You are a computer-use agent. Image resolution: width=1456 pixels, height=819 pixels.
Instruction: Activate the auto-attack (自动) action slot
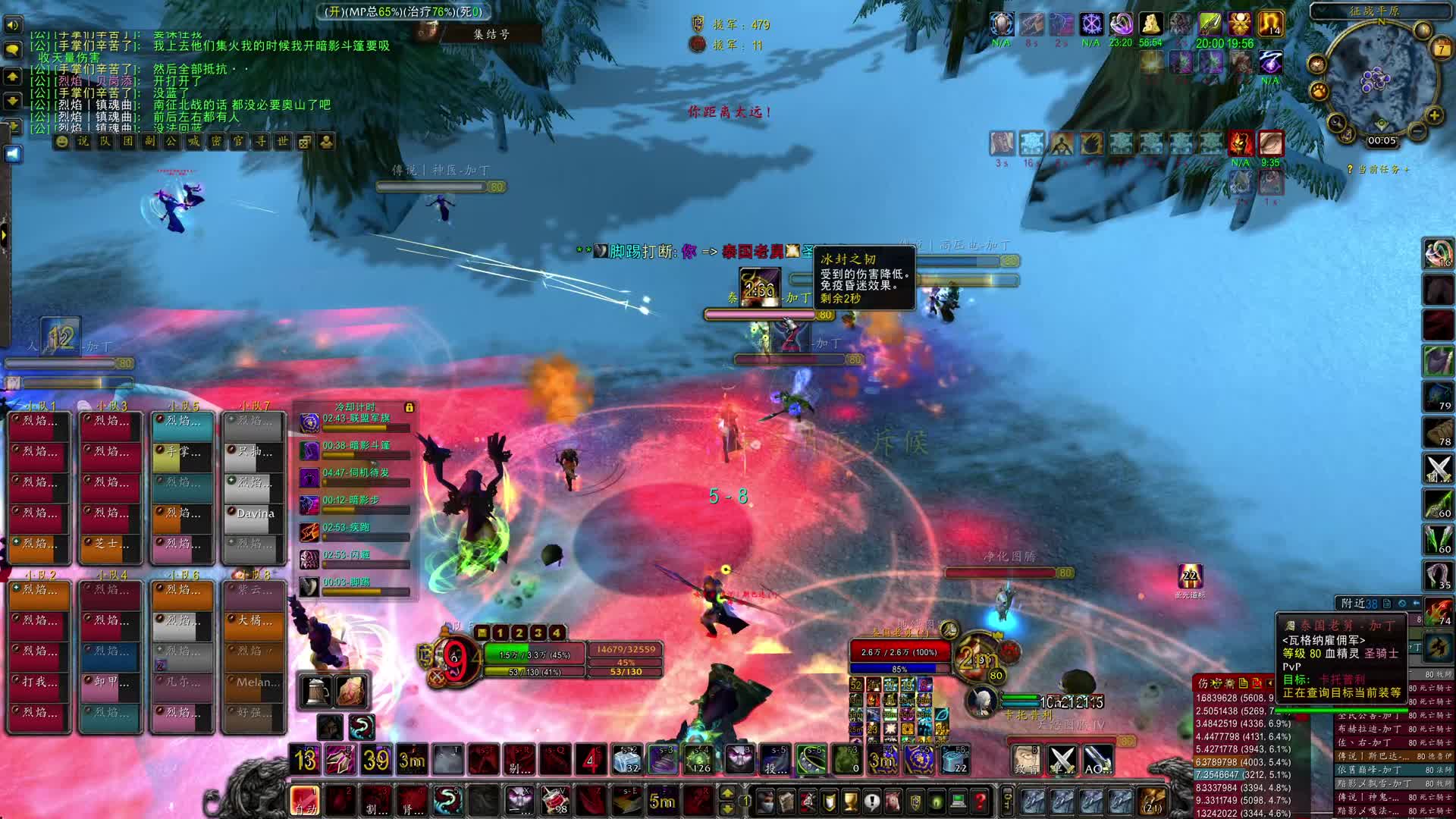[305, 801]
